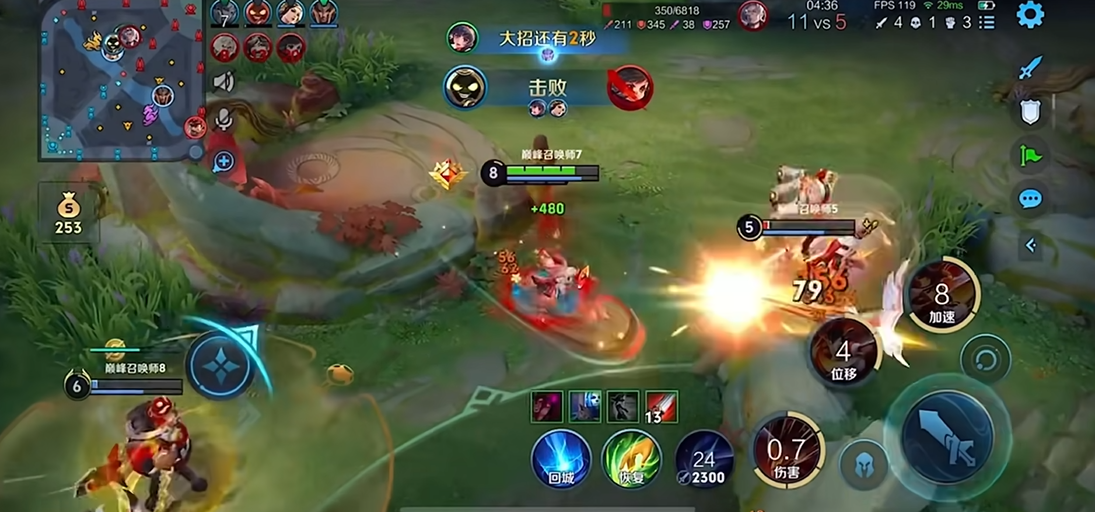Send the white shield retreat signal
1095x512 pixels.
1030,112
